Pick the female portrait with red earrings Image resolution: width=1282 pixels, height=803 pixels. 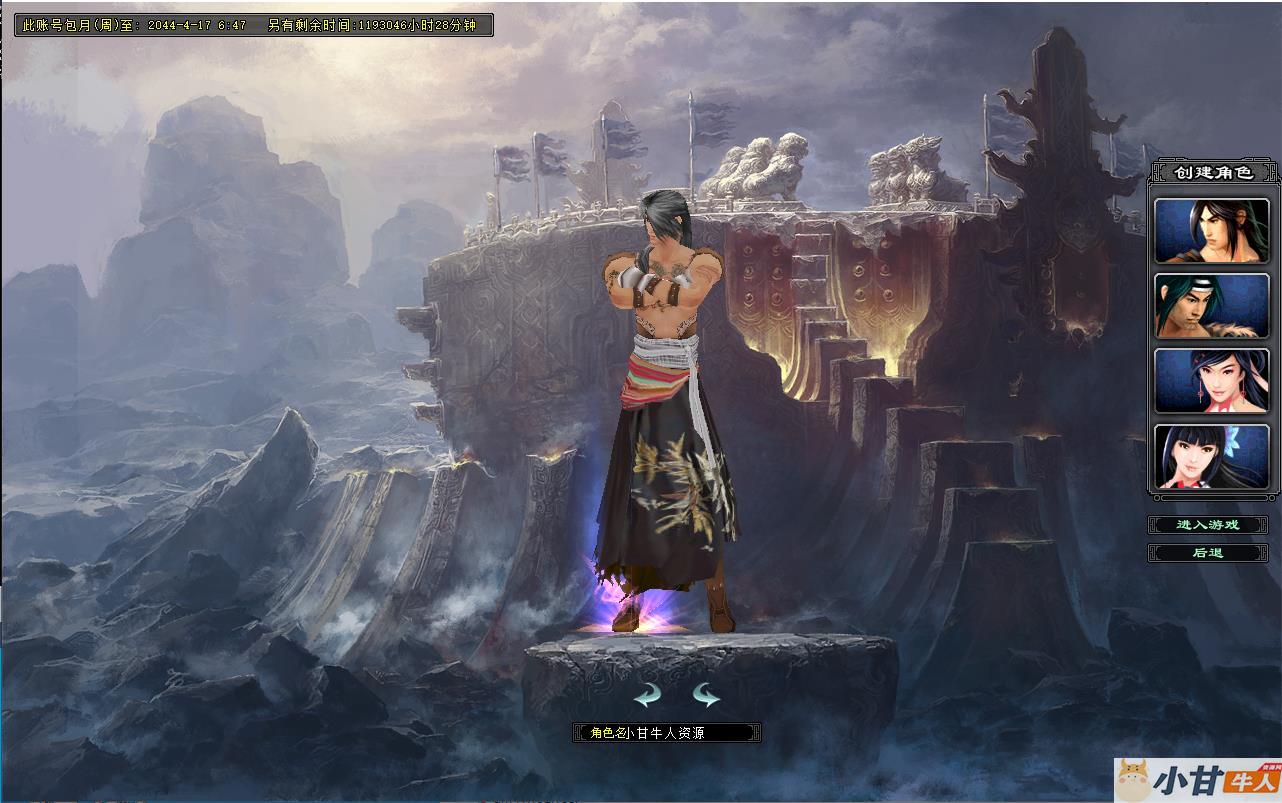tap(1212, 381)
